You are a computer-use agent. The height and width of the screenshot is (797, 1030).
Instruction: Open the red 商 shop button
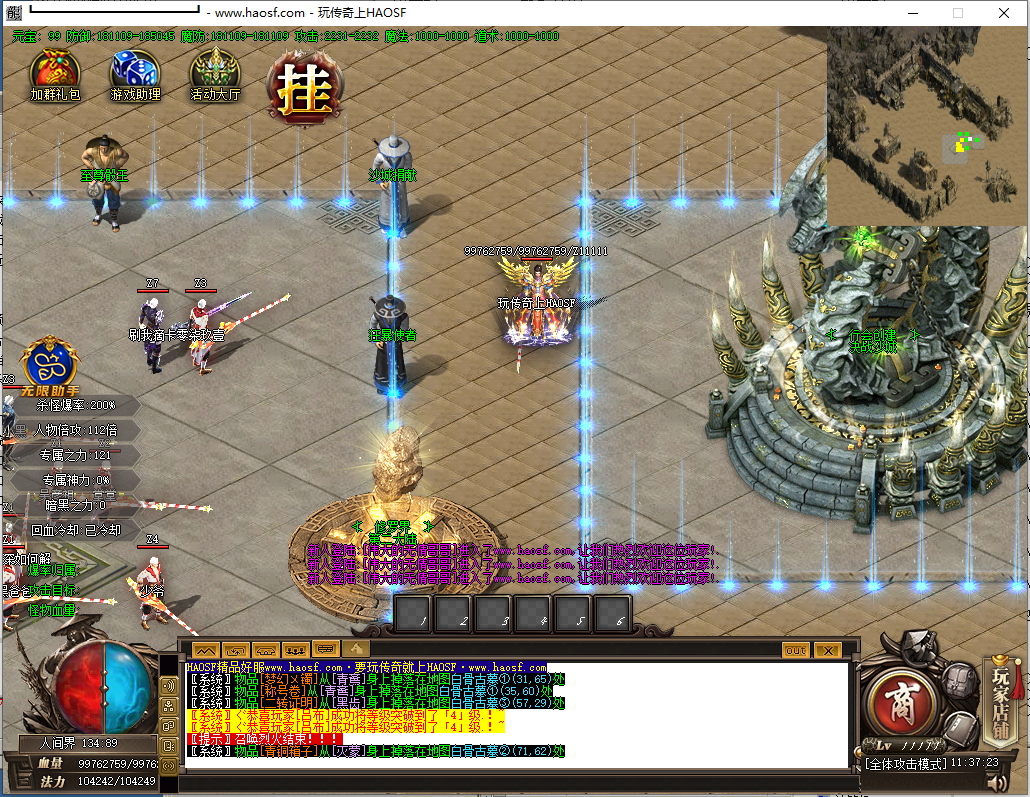[x=900, y=705]
